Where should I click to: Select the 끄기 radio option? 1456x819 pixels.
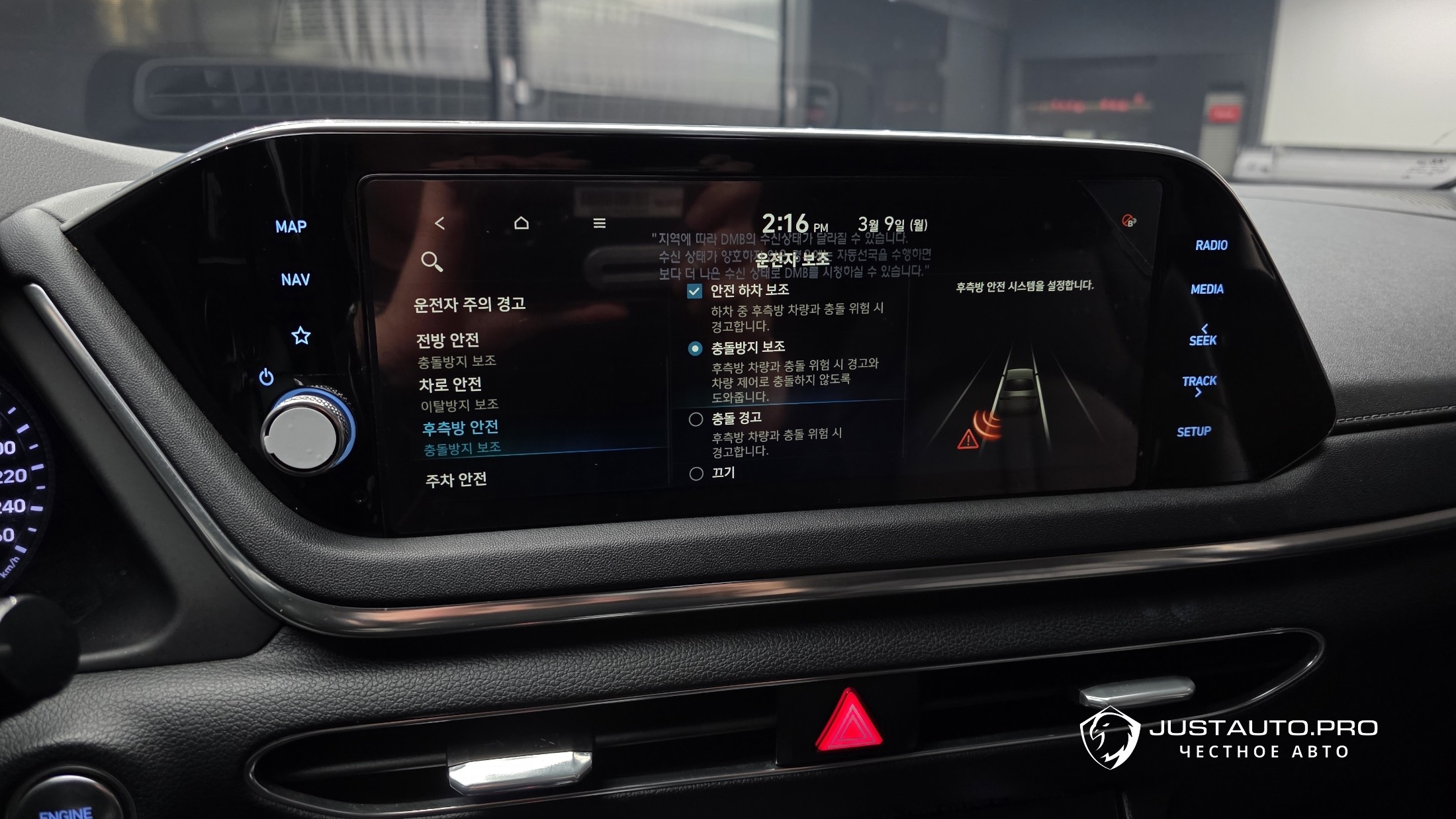[x=696, y=474]
